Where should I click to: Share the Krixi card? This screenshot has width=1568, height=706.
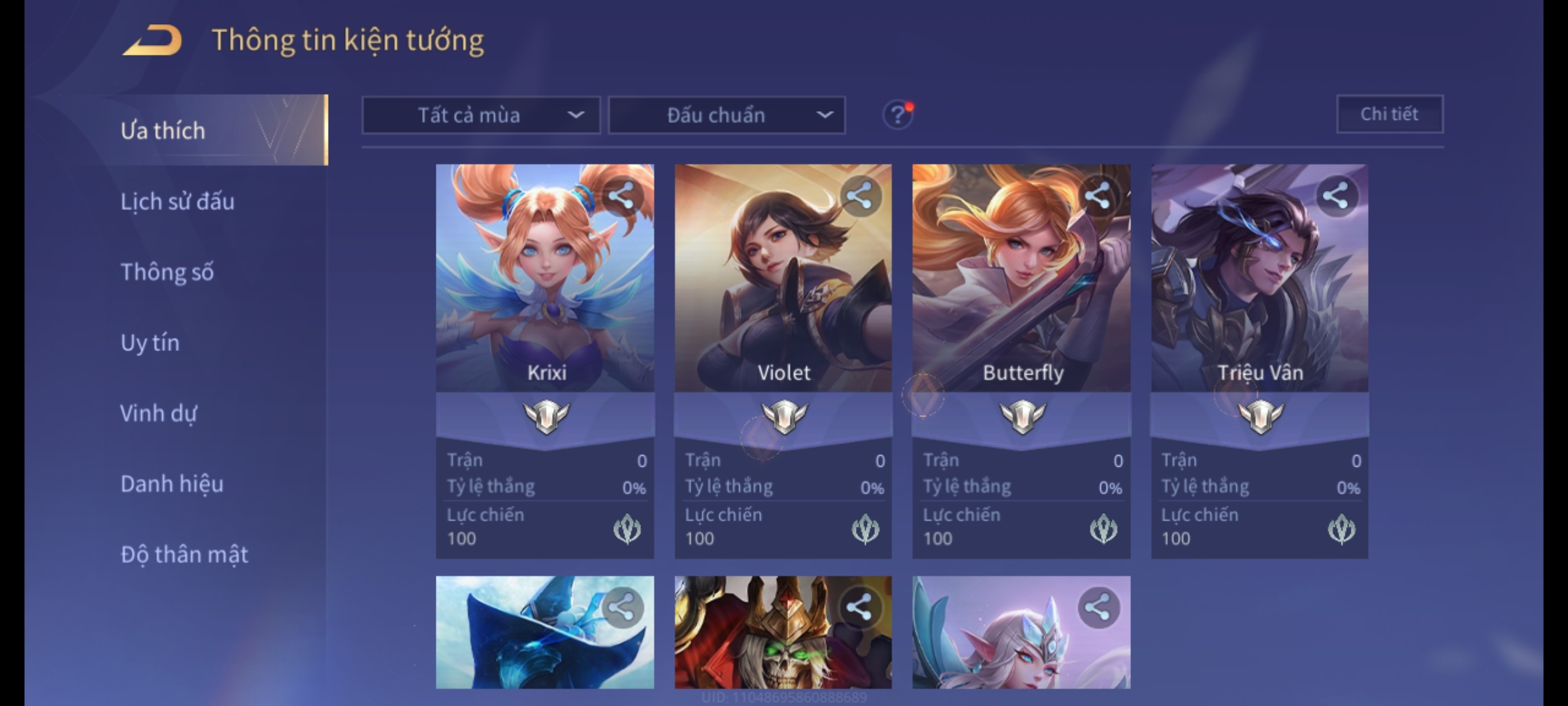[x=622, y=196]
